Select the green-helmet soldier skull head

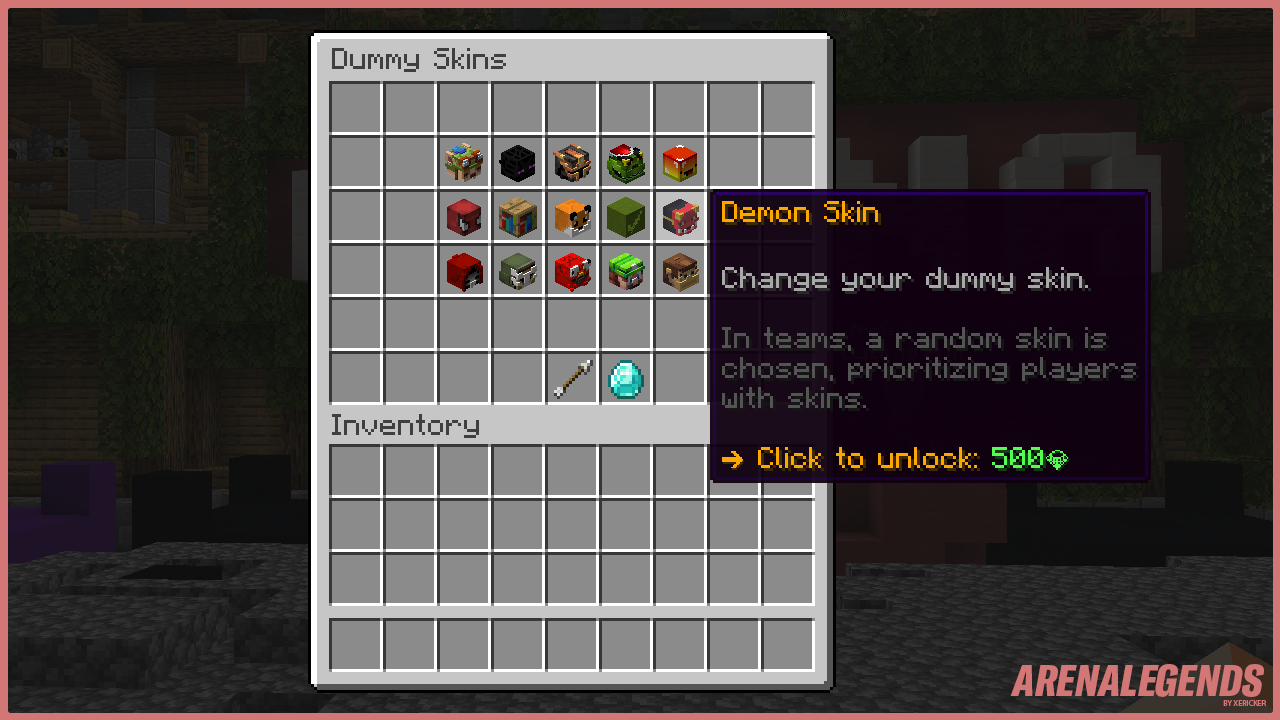[x=518, y=270]
